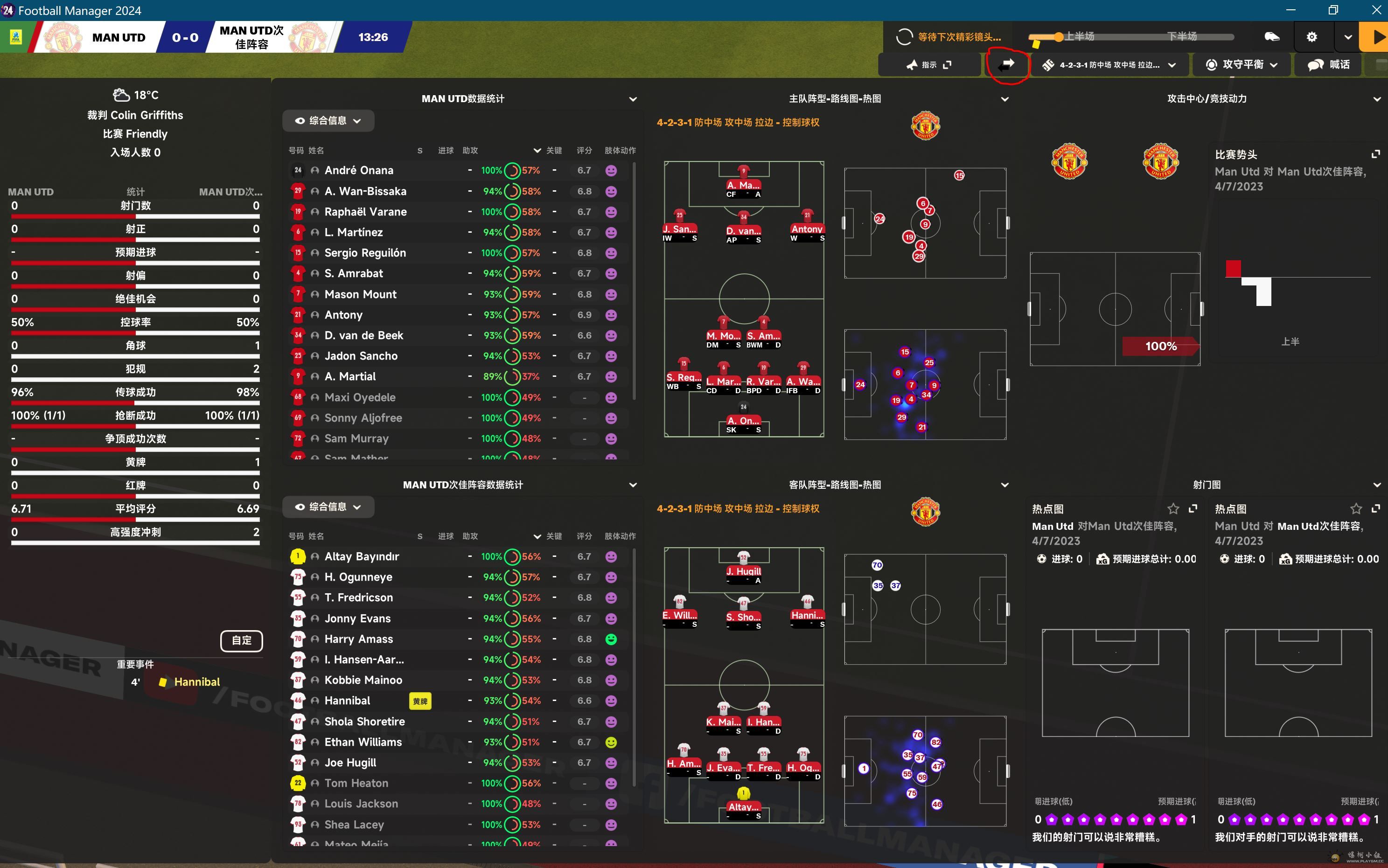
Task: Open the 喊话 shout menu
Action: pyautogui.click(x=1329, y=65)
